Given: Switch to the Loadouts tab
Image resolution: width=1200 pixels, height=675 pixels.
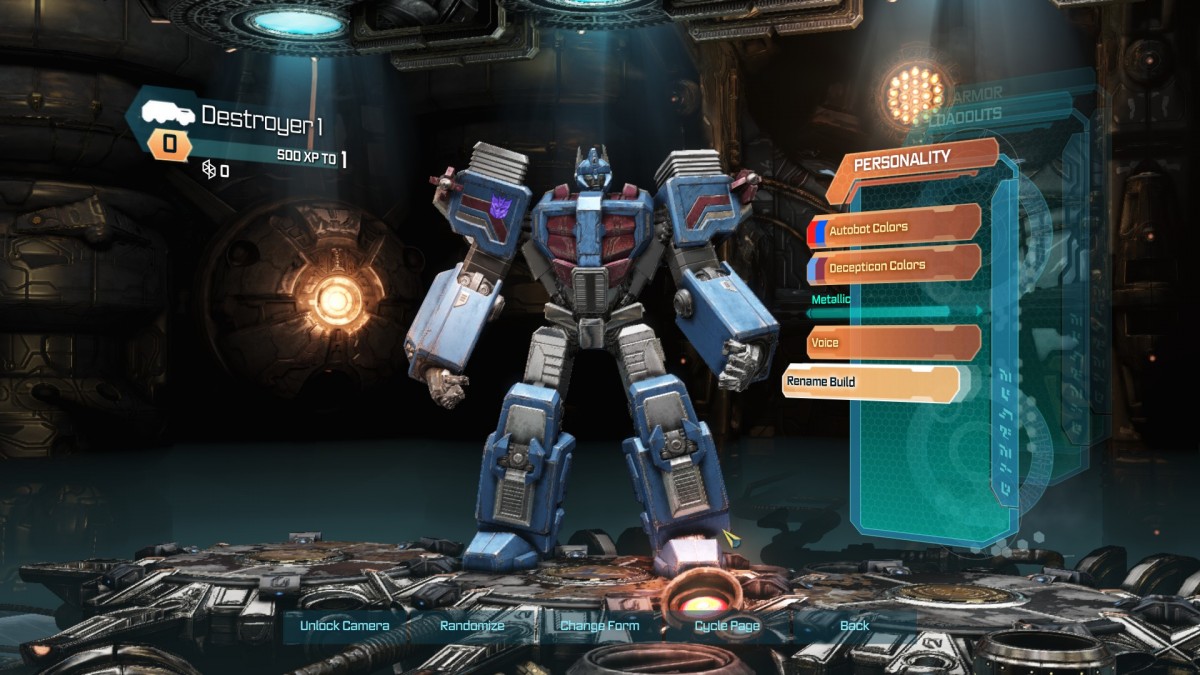Looking at the screenshot, I should (x=968, y=116).
